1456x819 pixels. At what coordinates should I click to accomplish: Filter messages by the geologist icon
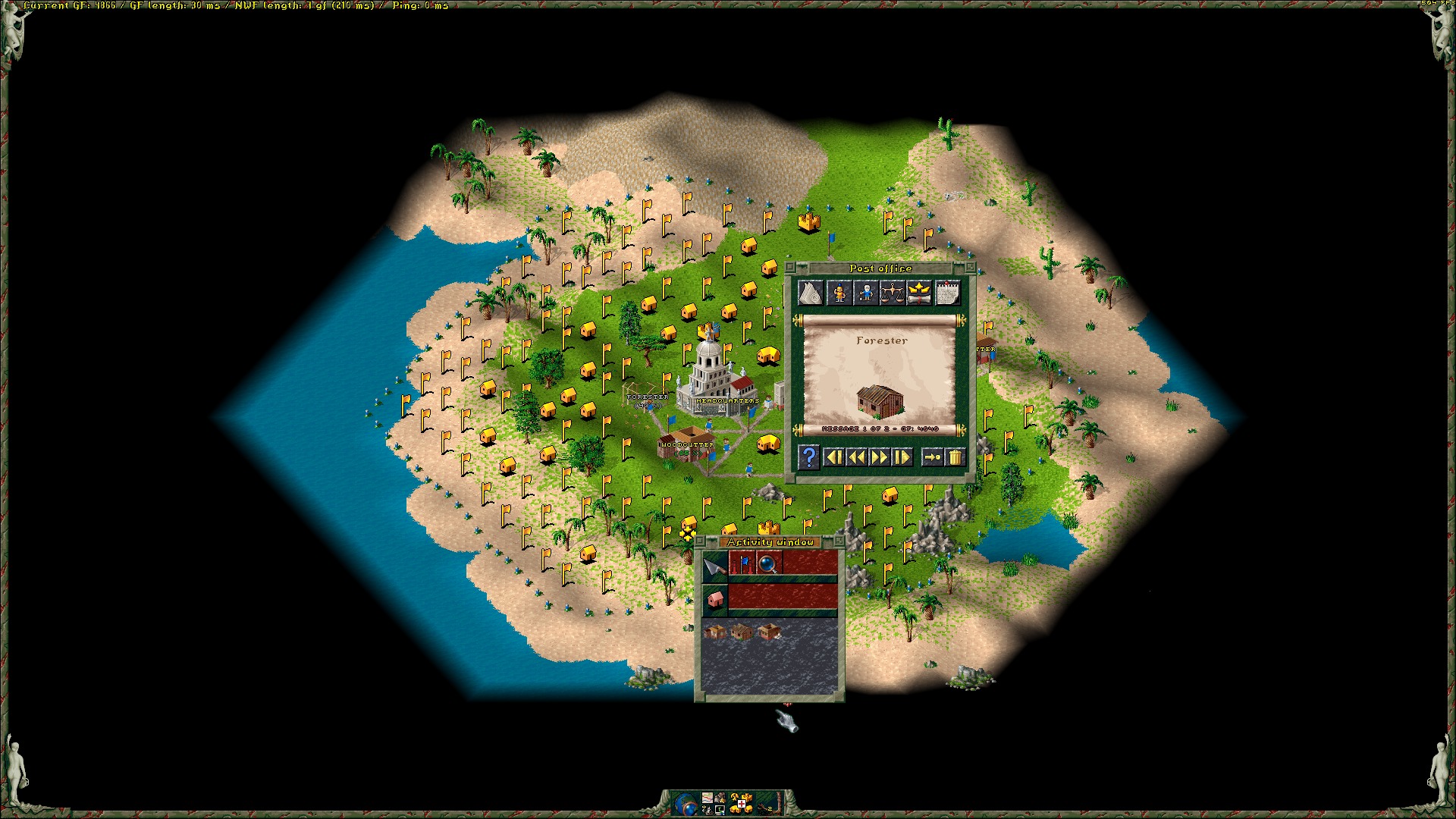tap(865, 293)
